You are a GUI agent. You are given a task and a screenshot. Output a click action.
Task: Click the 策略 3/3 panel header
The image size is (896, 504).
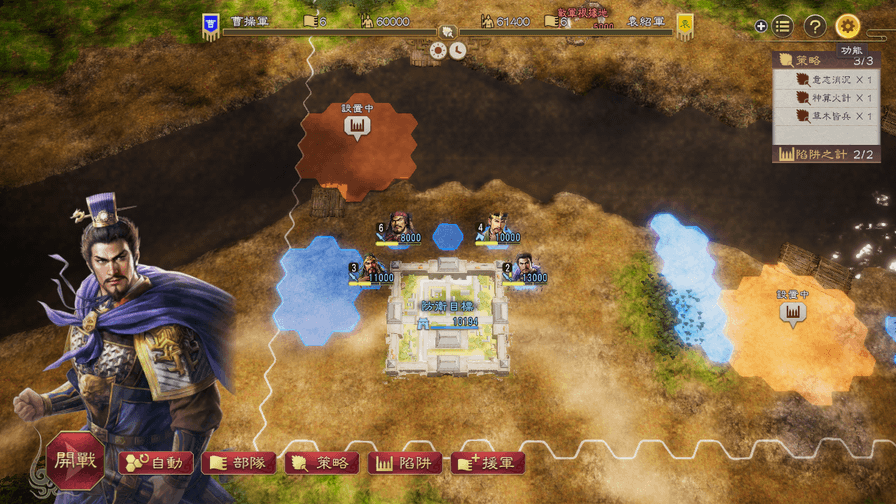[x=825, y=61]
